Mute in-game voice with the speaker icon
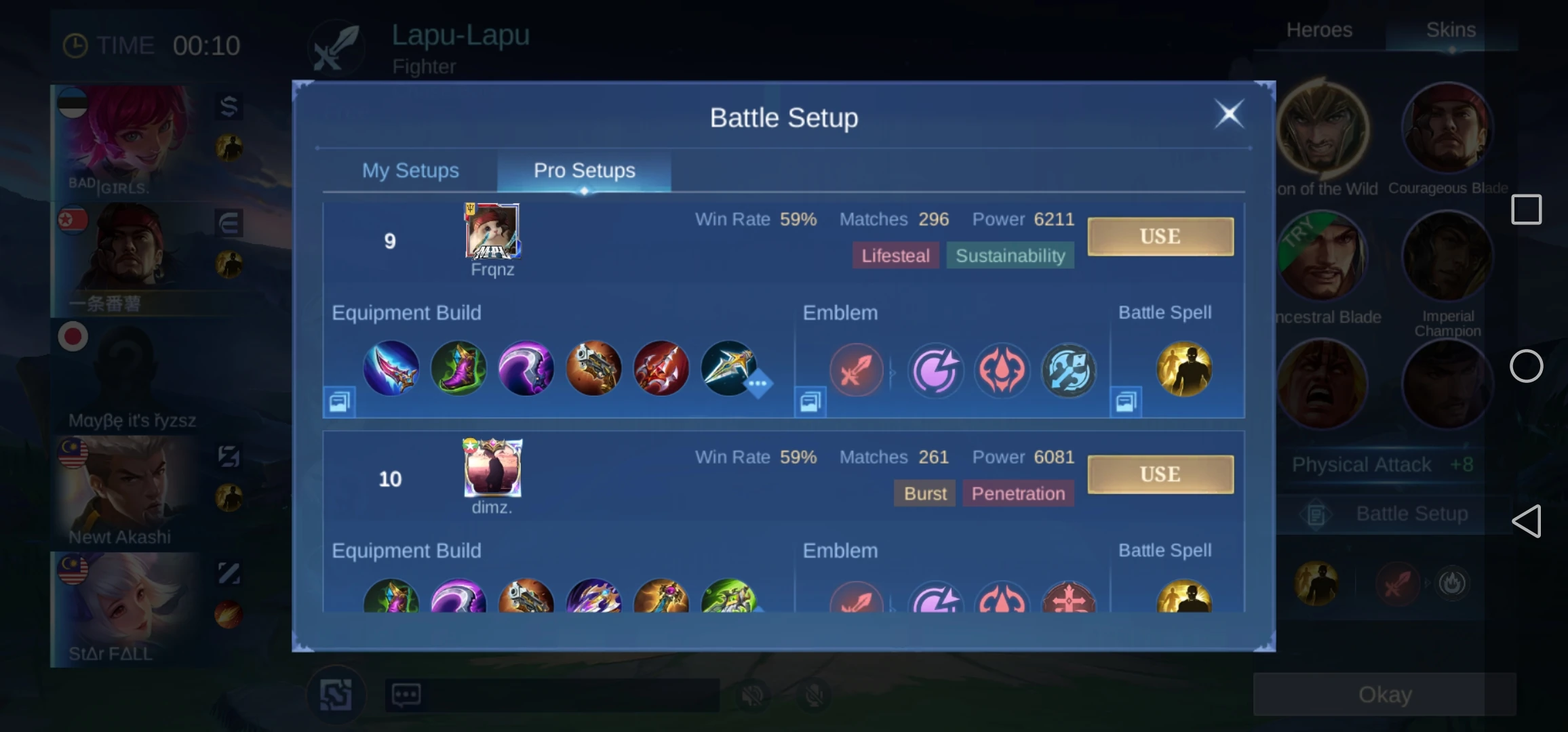The width and height of the screenshot is (1568, 732). pyautogui.click(x=753, y=694)
